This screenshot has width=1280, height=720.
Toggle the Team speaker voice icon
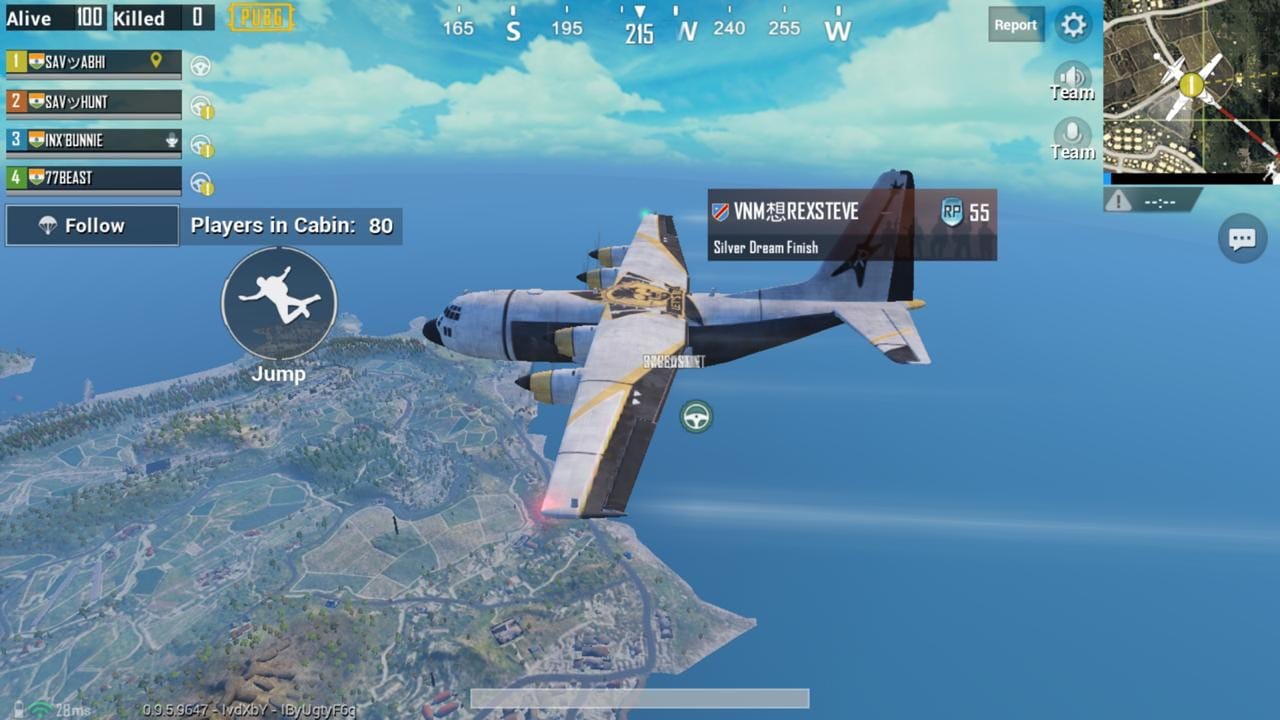click(1072, 79)
